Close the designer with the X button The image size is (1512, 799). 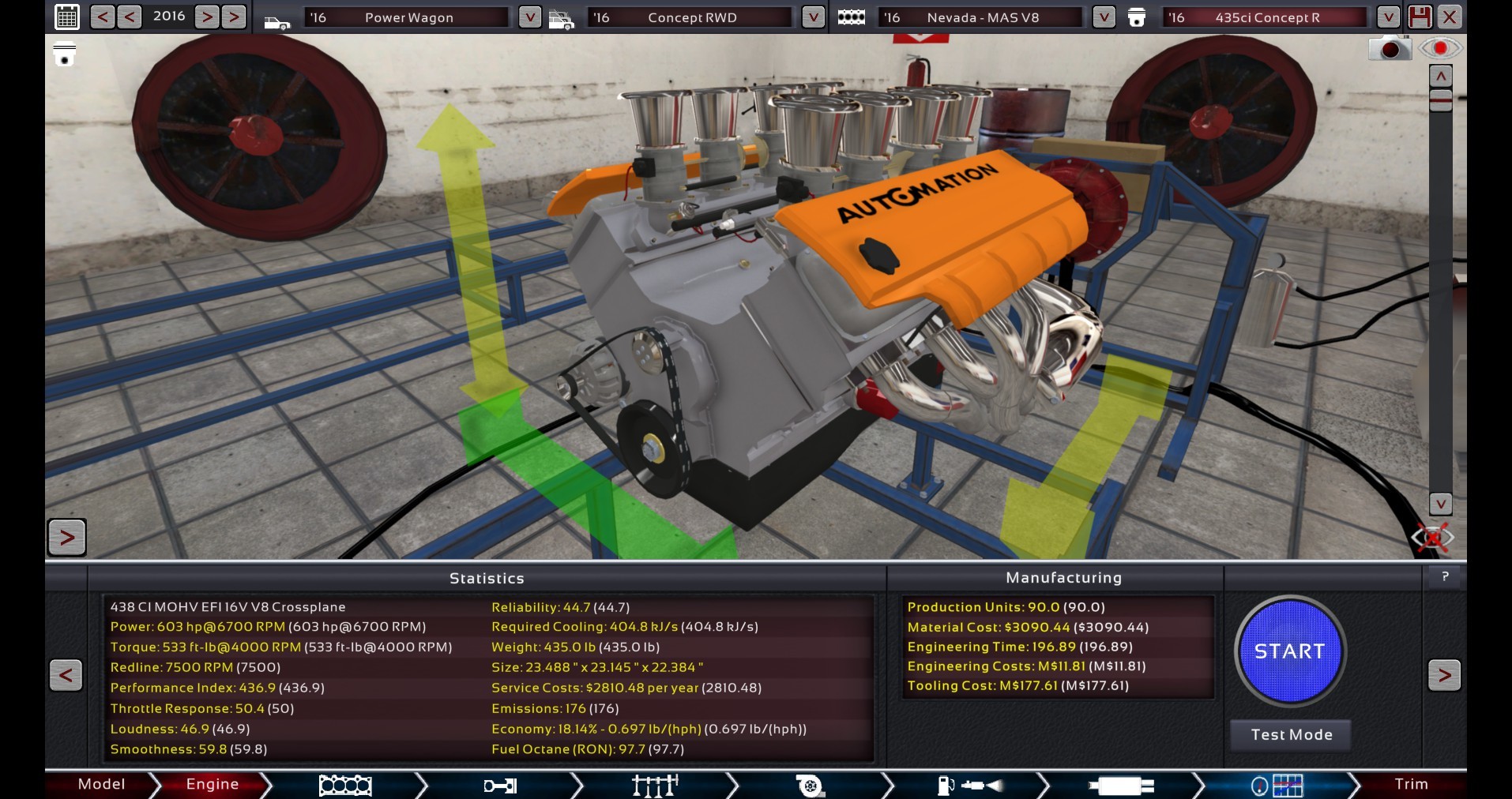(1450, 17)
